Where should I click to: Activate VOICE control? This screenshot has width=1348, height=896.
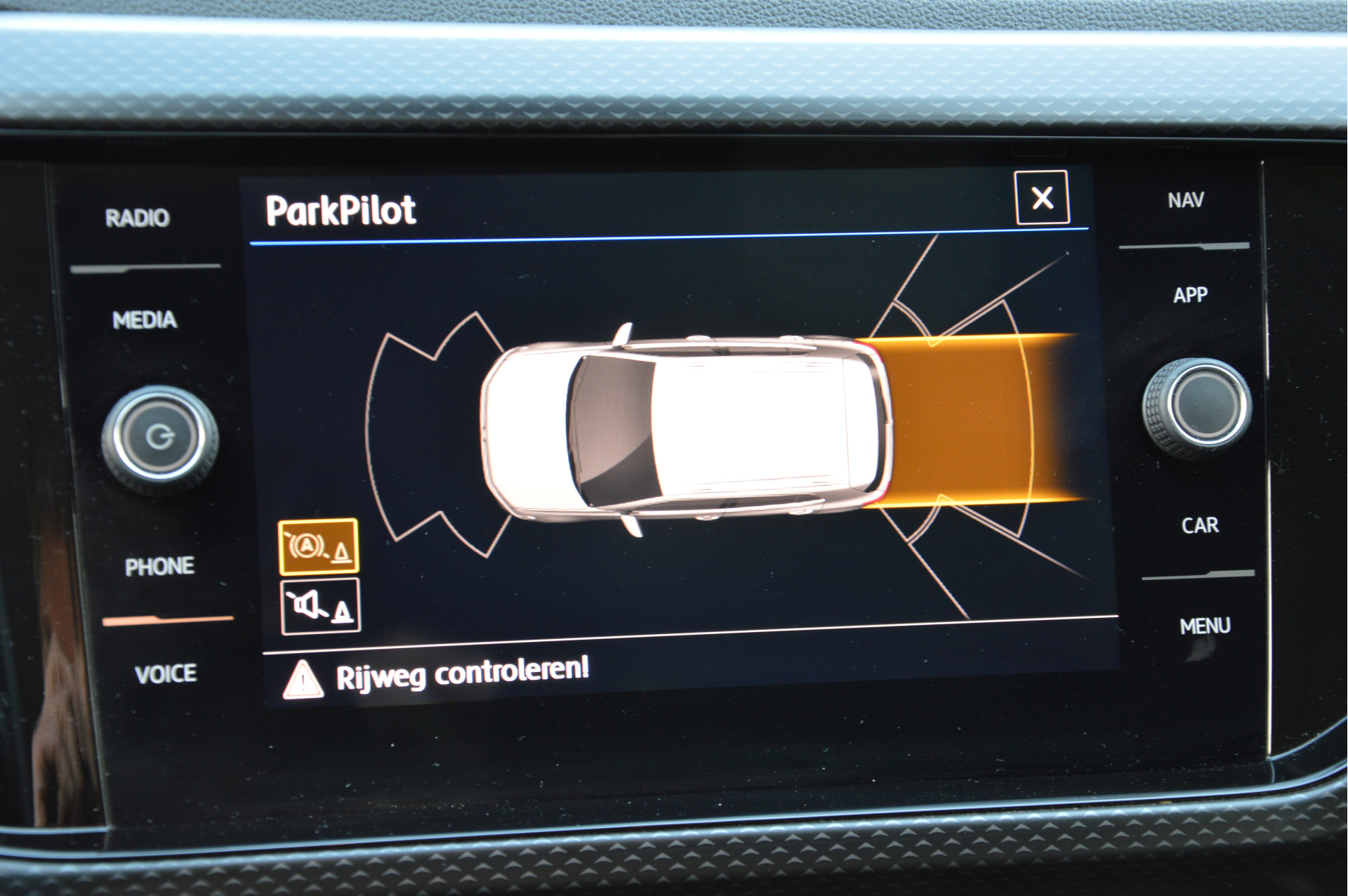coord(166,674)
